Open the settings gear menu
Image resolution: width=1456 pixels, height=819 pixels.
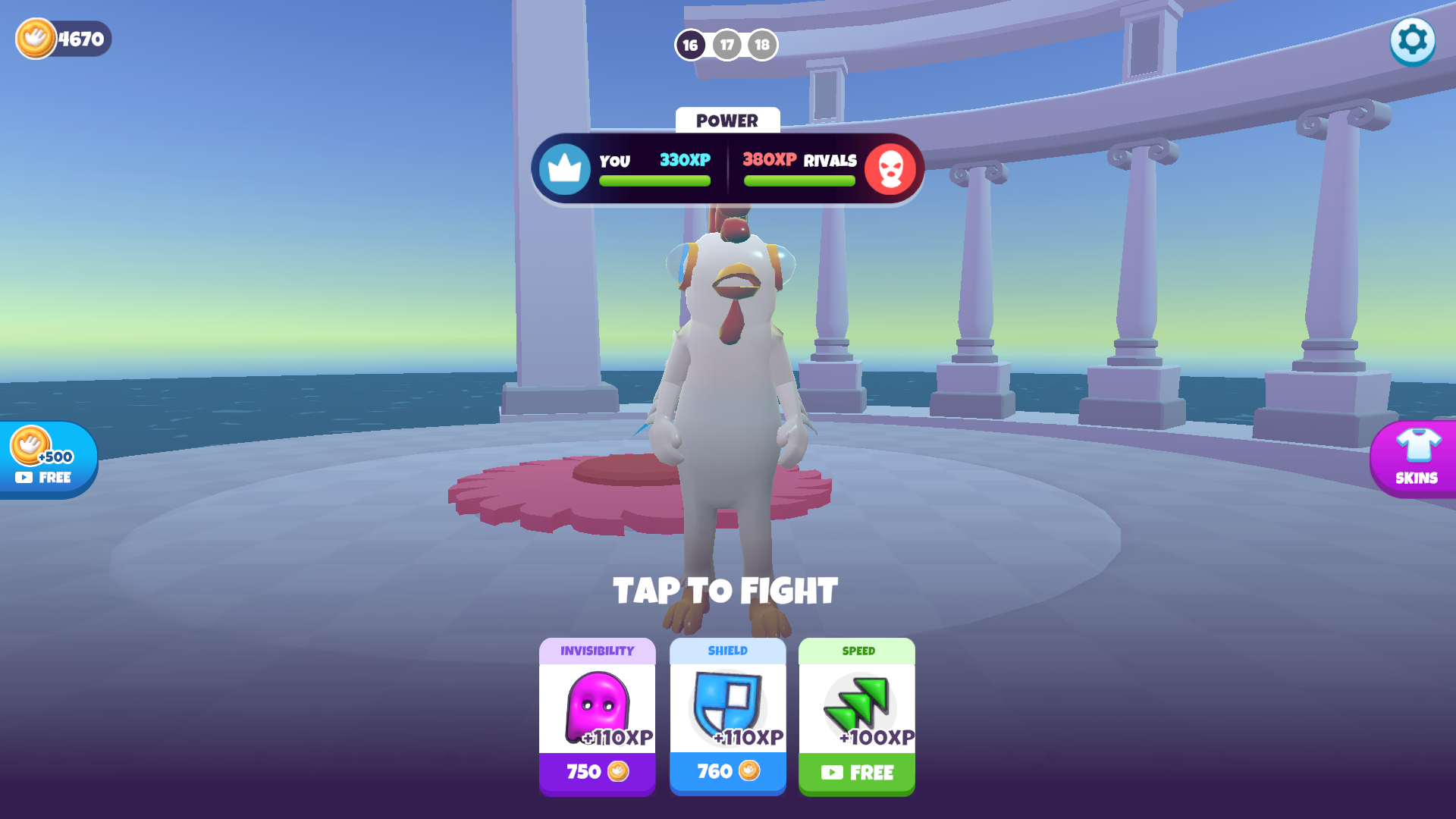click(1412, 41)
